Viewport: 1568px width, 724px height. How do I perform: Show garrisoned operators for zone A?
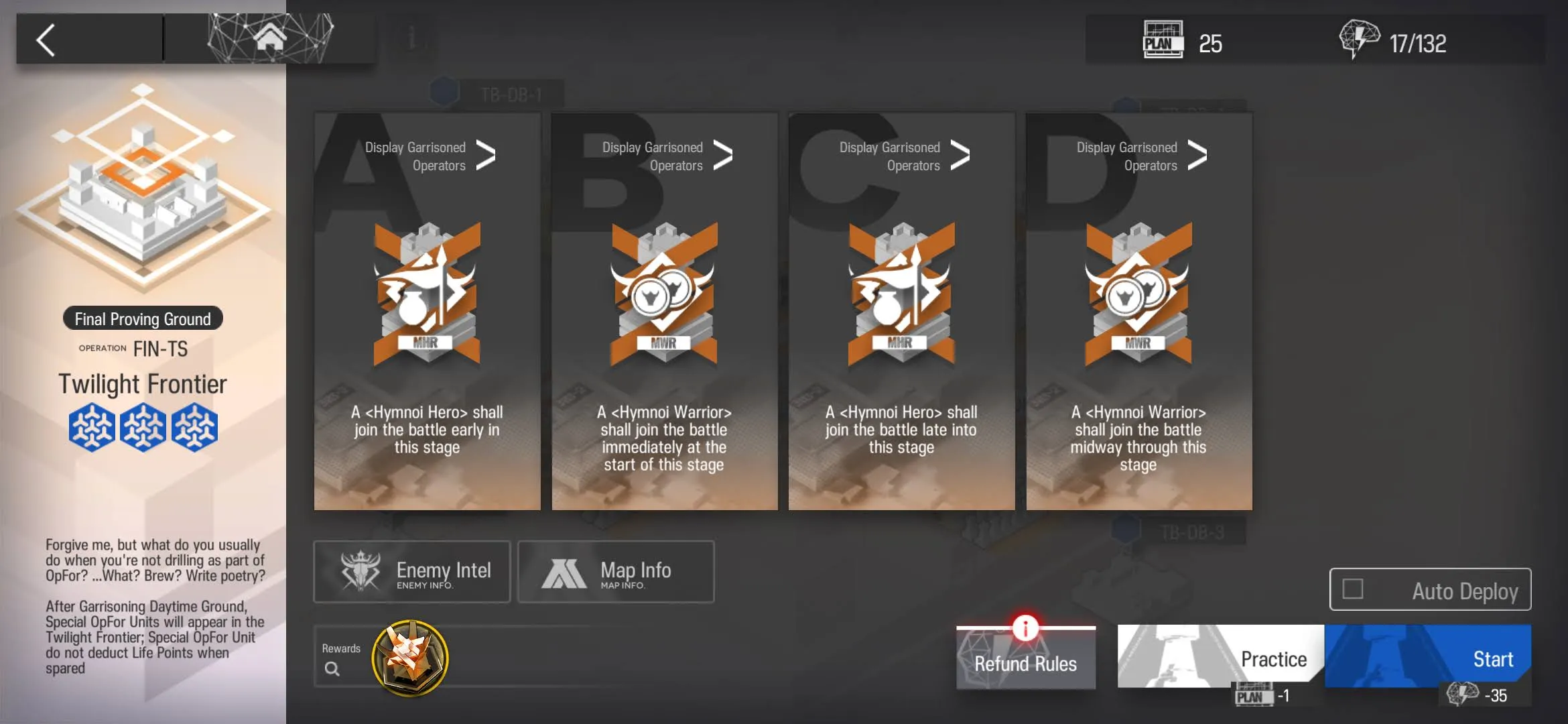tap(430, 156)
